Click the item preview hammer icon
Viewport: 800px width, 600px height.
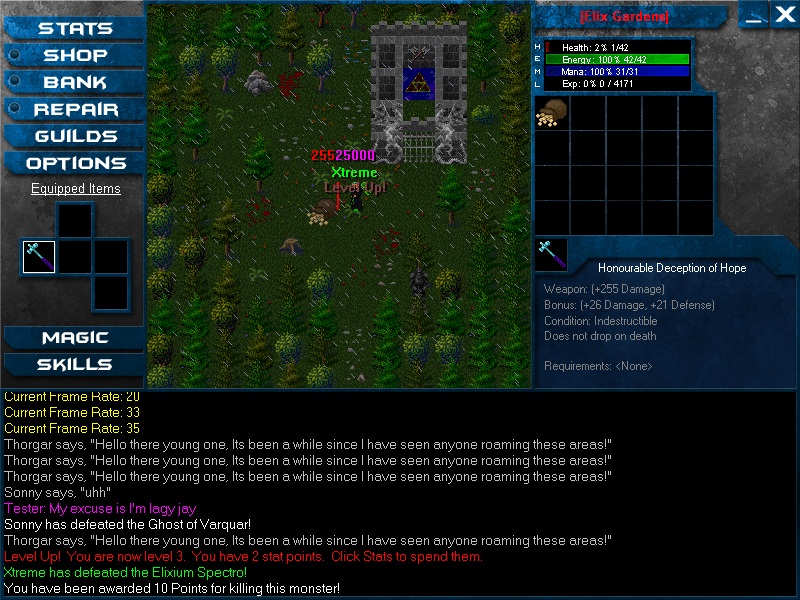pyautogui.click(x=551, y=255)
